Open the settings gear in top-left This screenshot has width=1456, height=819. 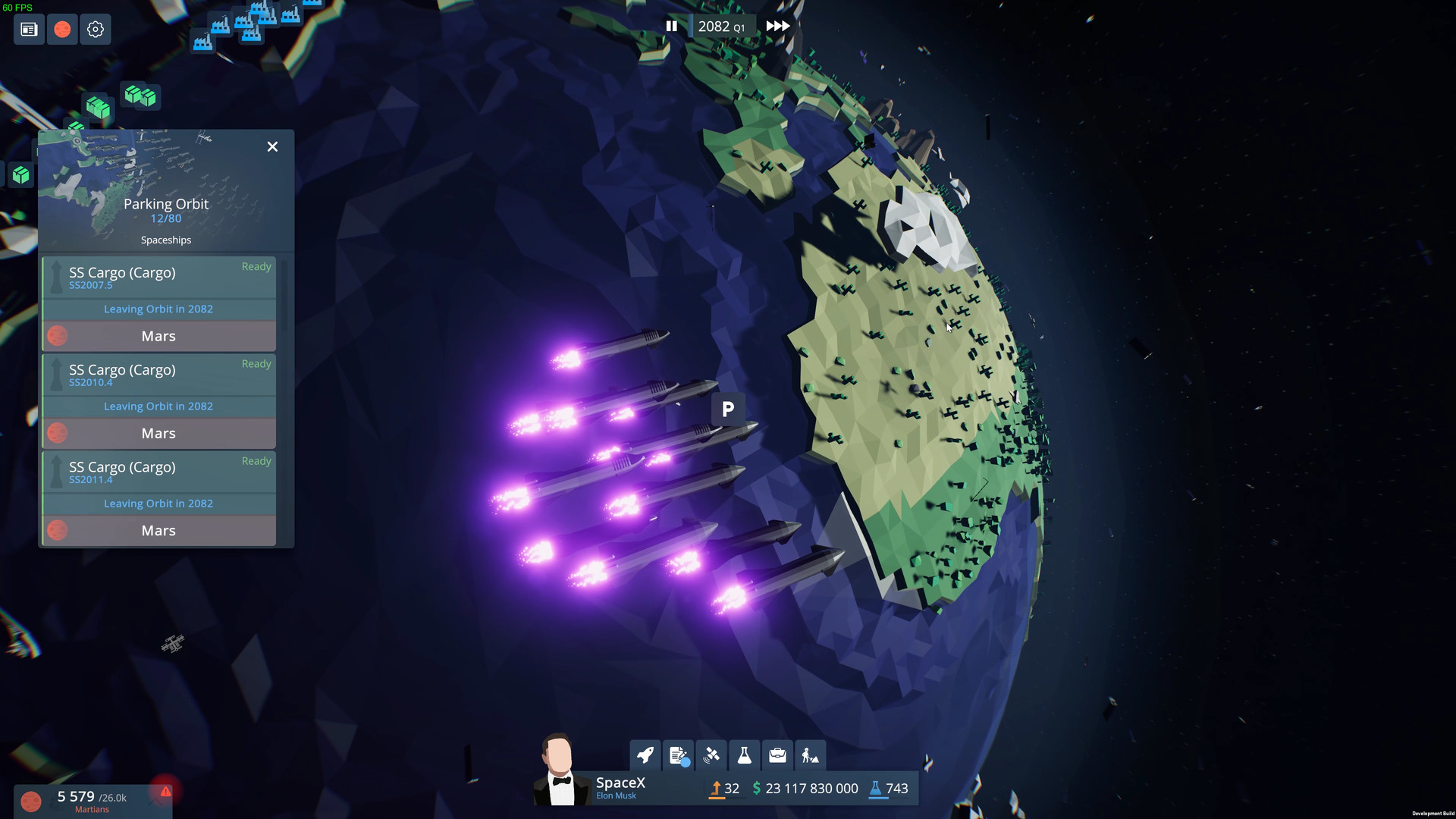(x=96, y=29)
